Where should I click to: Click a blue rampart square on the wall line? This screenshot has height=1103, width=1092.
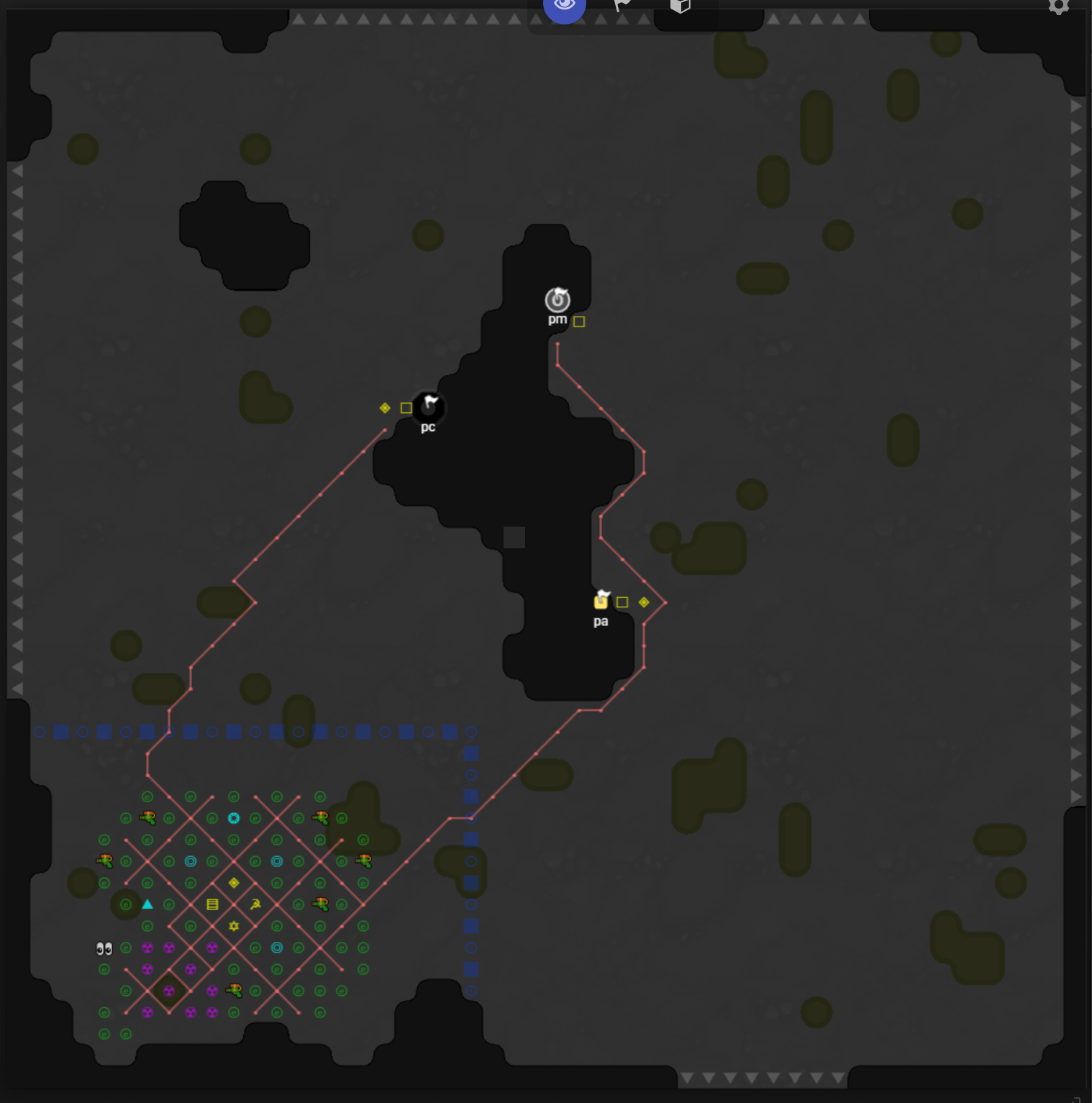pos(61,732)
